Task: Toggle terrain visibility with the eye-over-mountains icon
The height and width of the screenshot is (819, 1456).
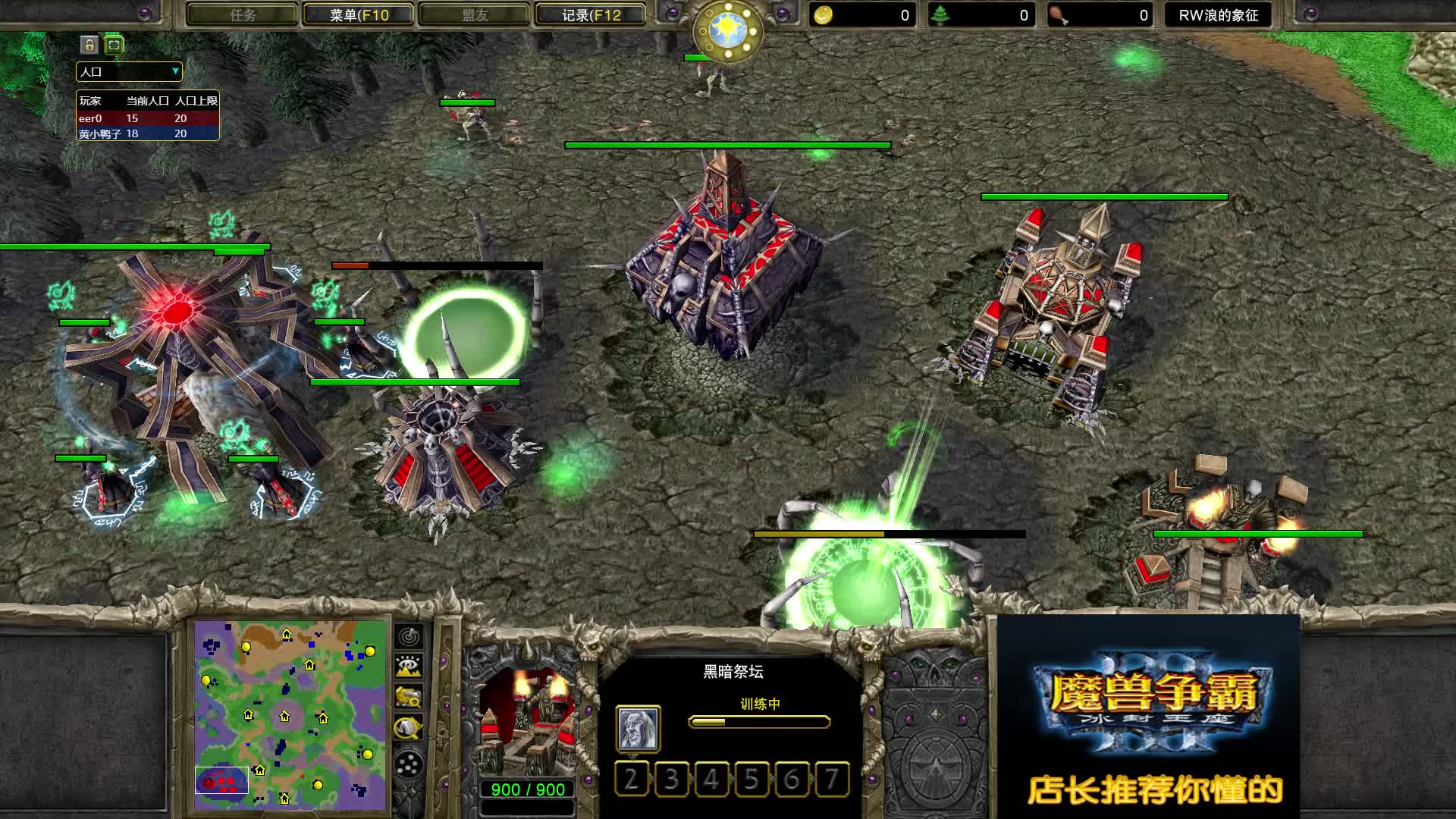Action: (x=409, y=664)
